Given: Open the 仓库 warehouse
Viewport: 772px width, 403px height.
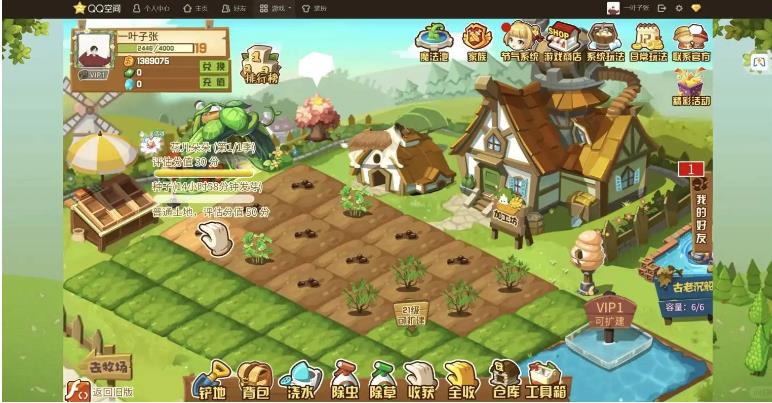Looking at the screenshot, I should click(x=504, y=380).
